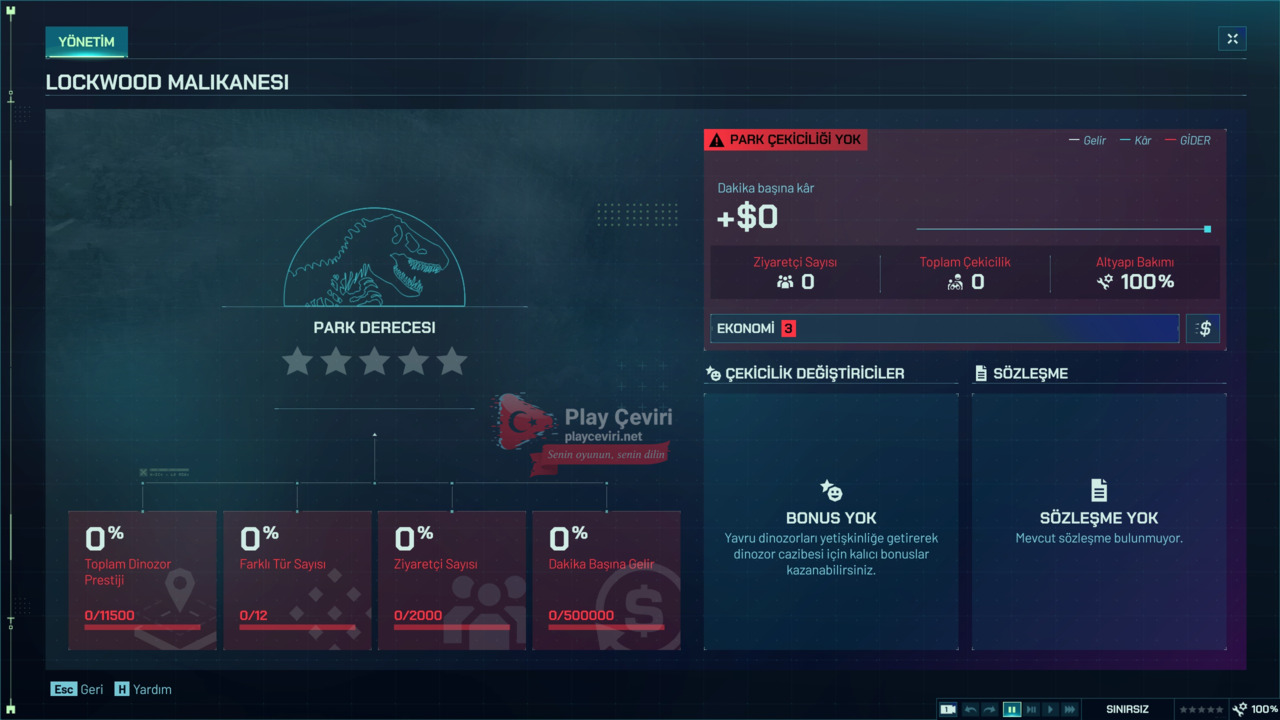Open the Sözleşme Yok contract panel
This screenshot has height=720, width=1280.
click(1099, 521)
